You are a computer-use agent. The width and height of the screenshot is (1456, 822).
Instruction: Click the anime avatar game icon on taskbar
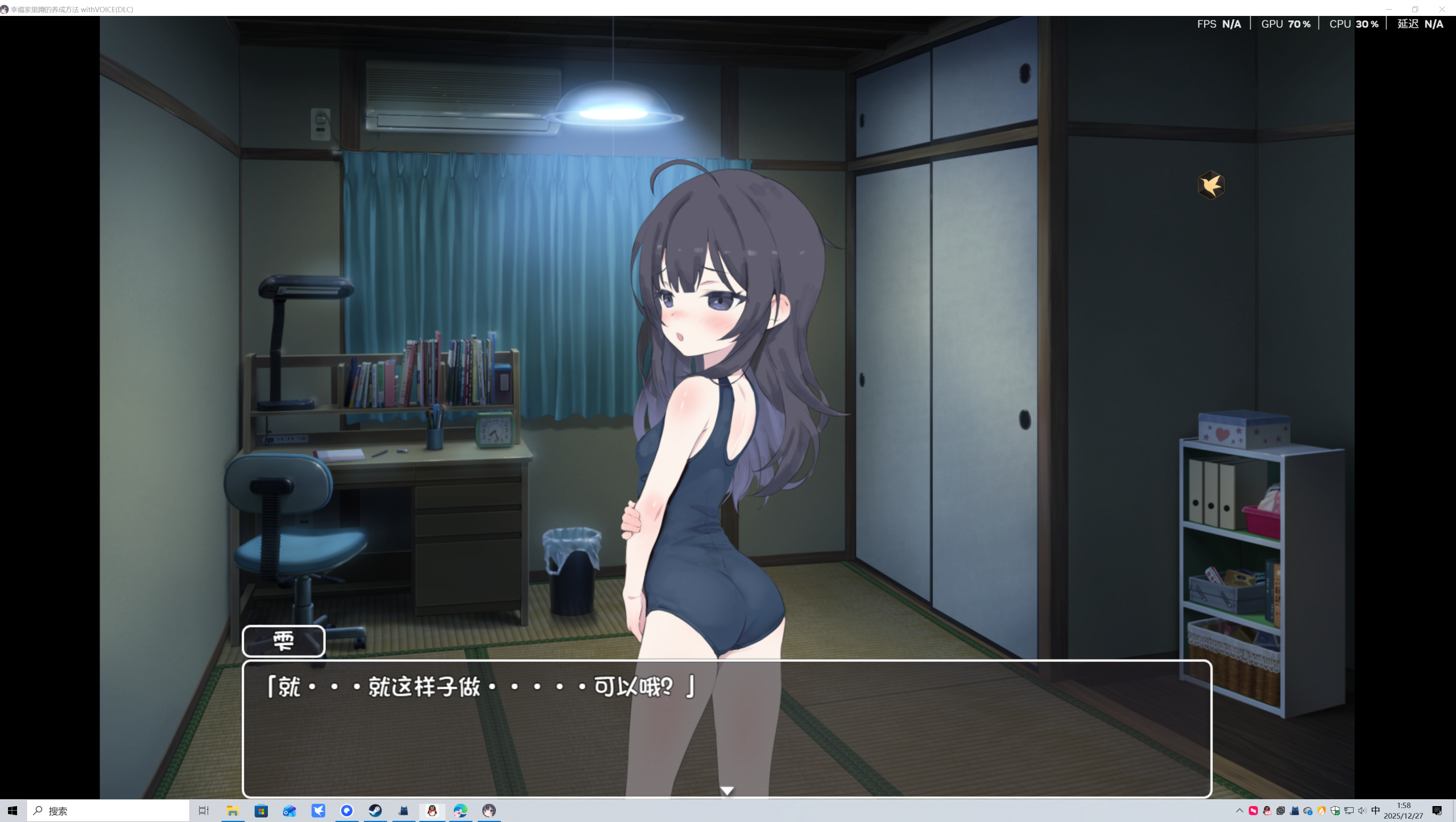point(489,811)
